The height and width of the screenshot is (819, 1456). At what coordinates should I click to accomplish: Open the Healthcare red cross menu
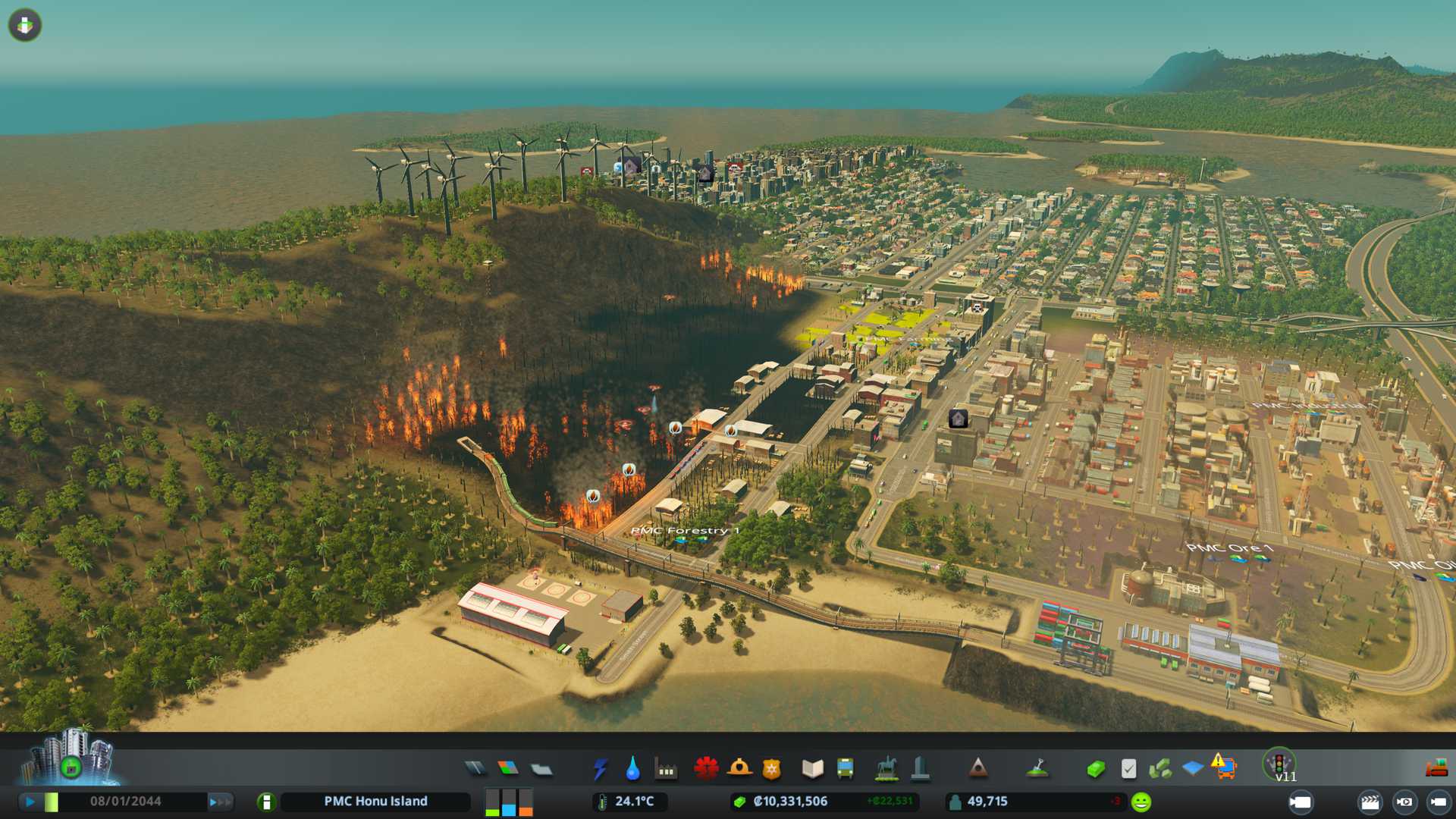(706, 769)
